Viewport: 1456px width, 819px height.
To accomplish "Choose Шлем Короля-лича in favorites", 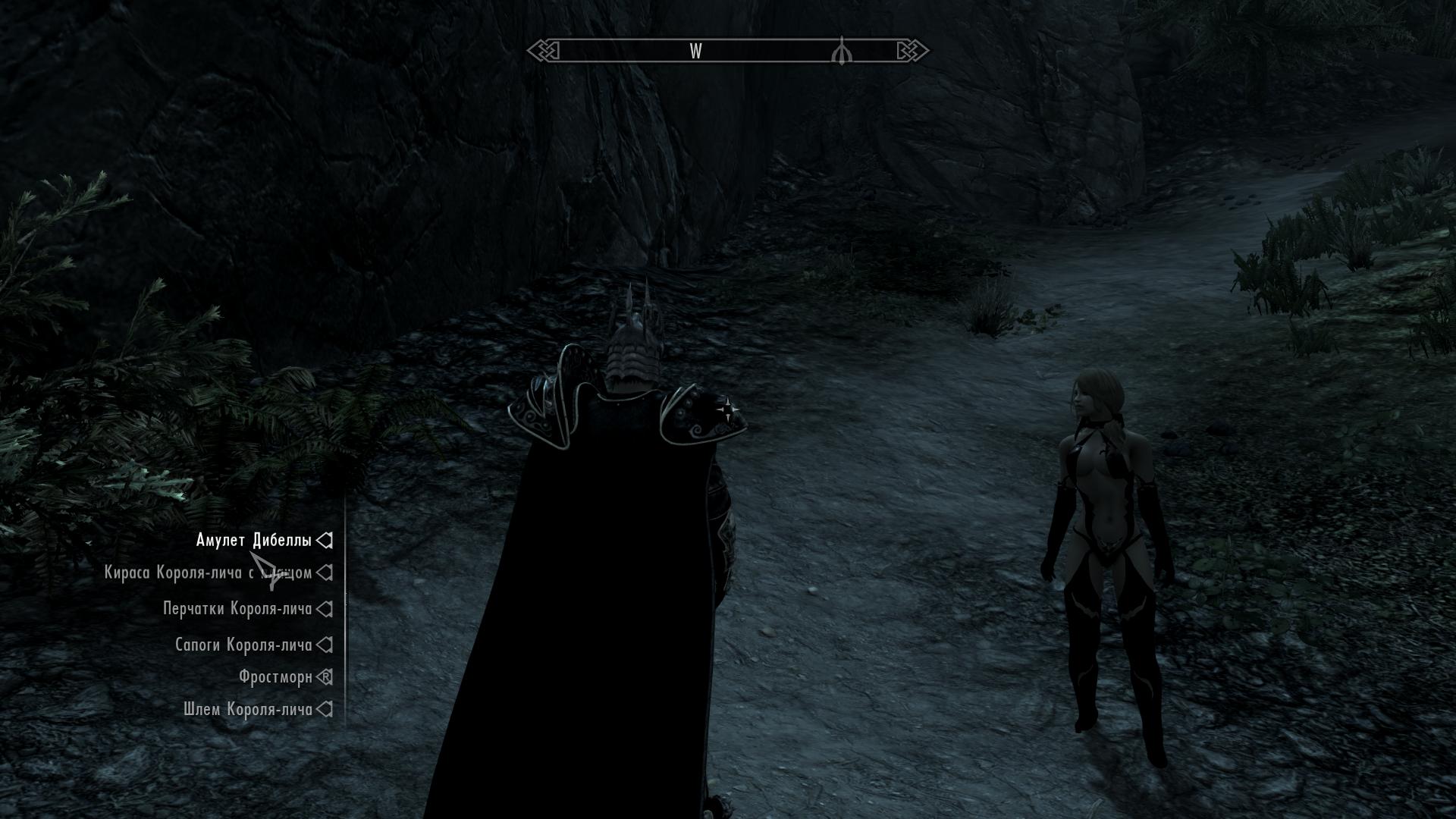I will [247, 710].
